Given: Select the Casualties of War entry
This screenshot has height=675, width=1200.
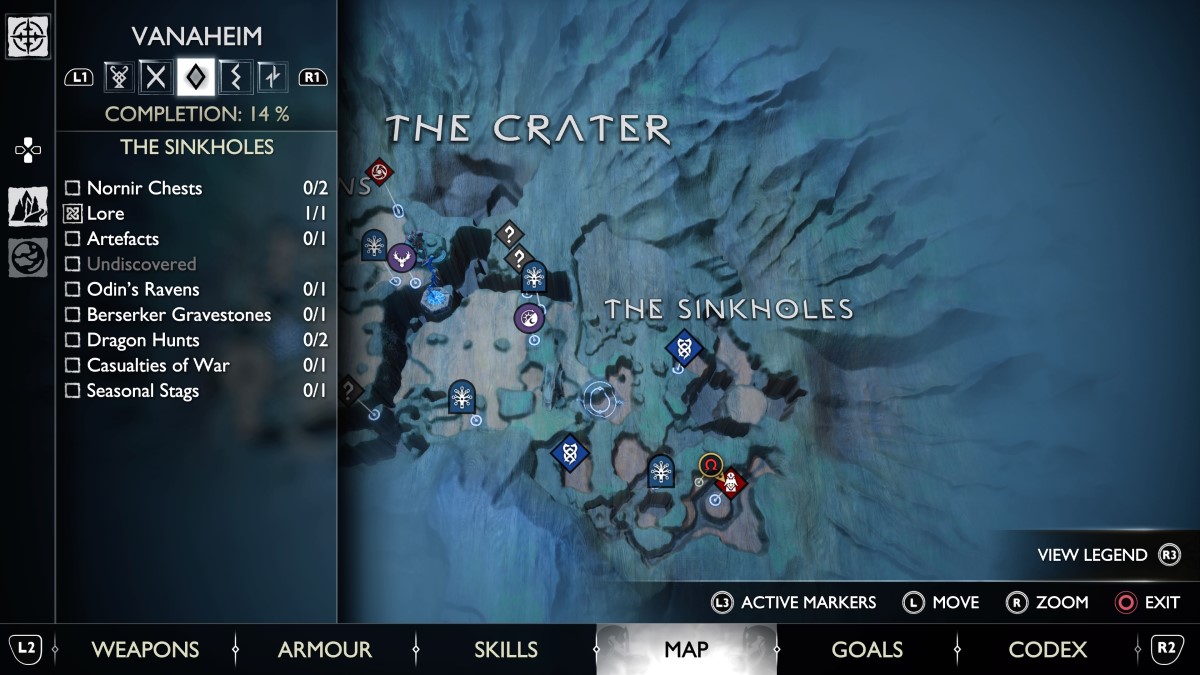Looking at the screenshot, I should (157, 365).
